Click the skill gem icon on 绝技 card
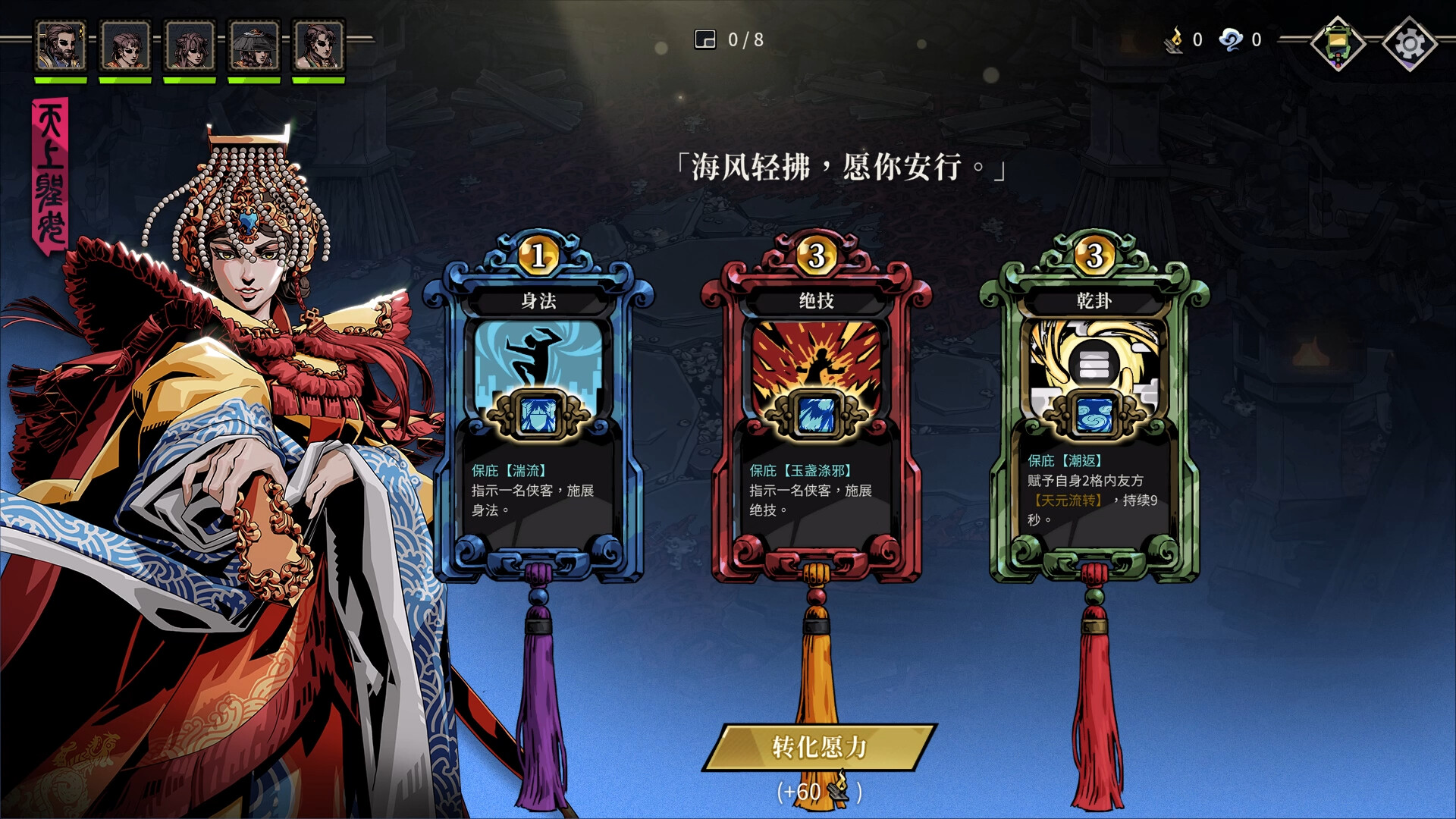The width and height of the screenshot is (1456, 819). [815, 413]
